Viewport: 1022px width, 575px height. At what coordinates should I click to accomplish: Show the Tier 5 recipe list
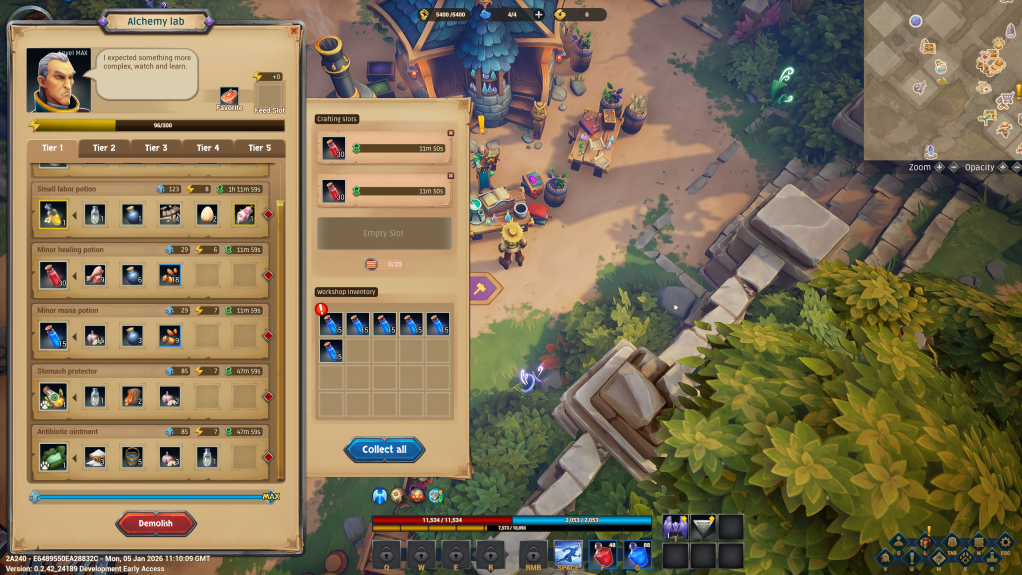(x=259, y=148)
